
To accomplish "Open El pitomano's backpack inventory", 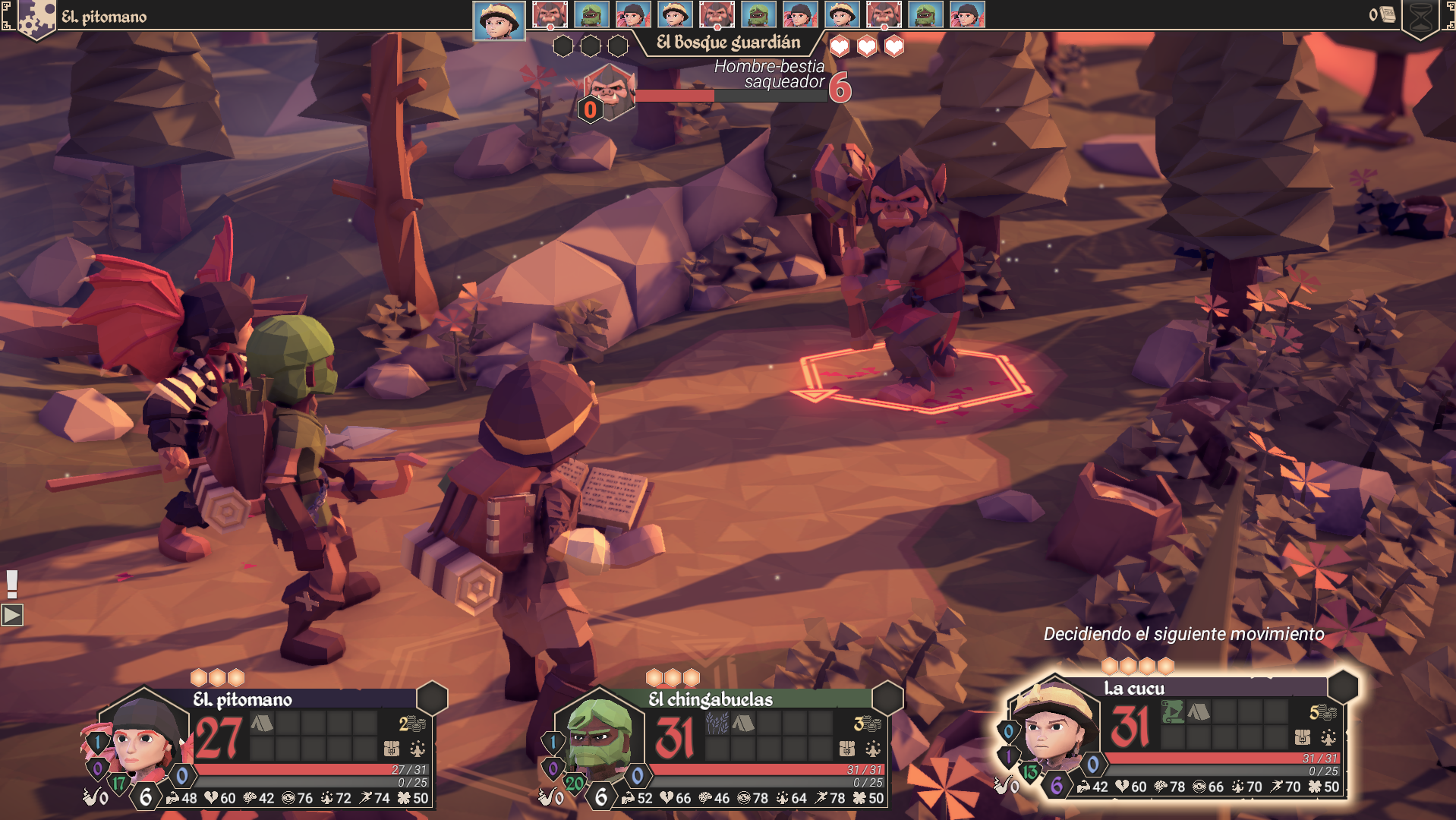I will [x=392, y=749].
